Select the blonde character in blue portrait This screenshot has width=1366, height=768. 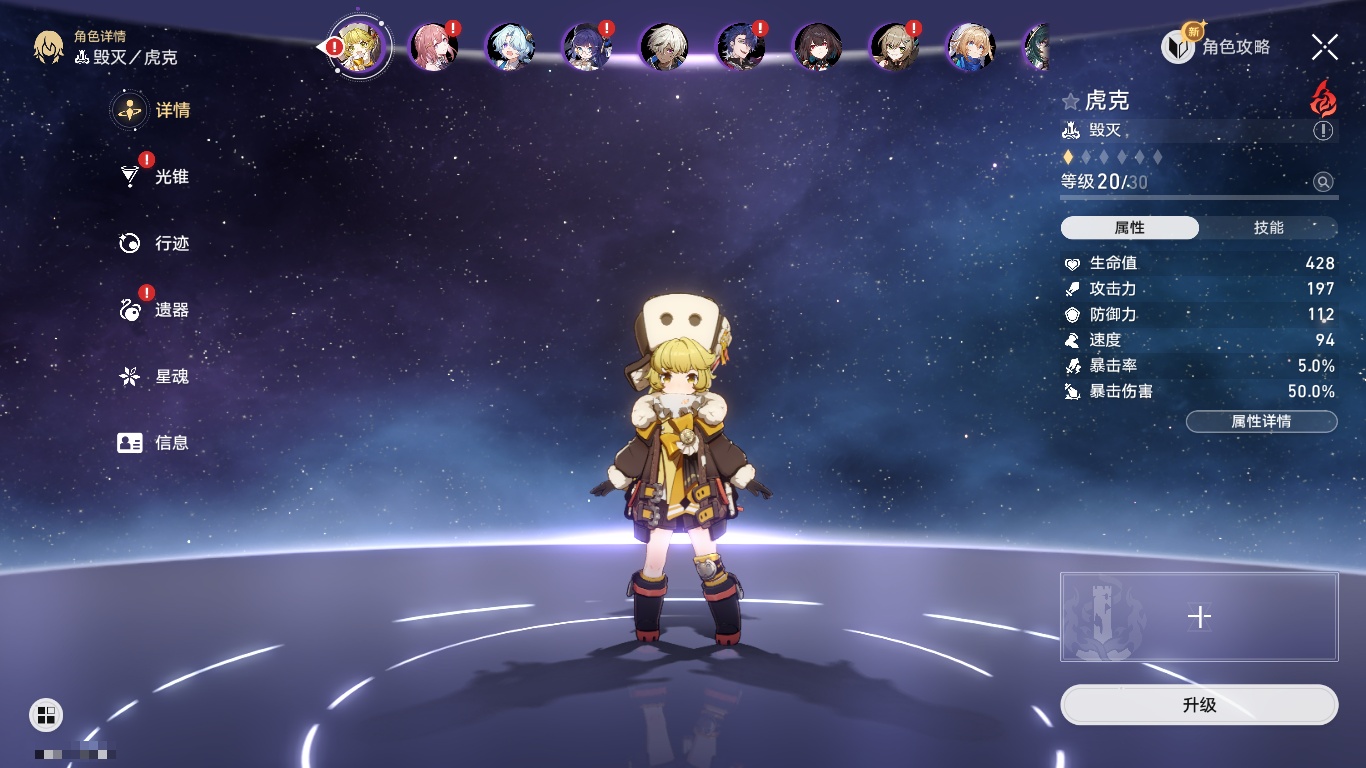pyautogui.click(x=970, y=47)
